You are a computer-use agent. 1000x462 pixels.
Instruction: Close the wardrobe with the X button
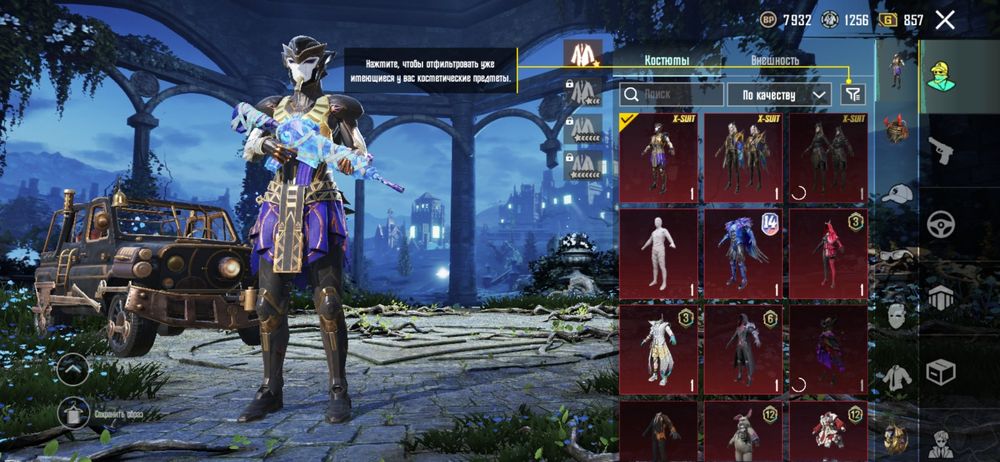(944, 19)
